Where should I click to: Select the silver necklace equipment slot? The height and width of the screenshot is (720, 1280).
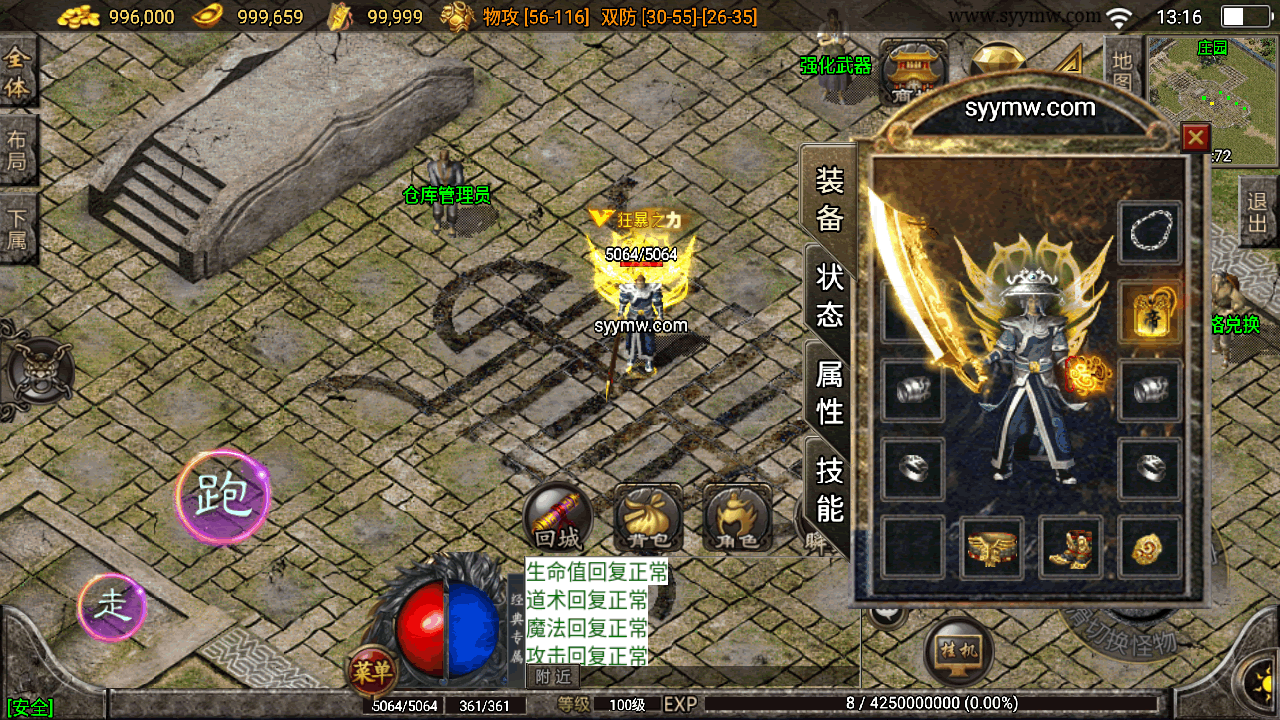click(x=1150, y=233)
